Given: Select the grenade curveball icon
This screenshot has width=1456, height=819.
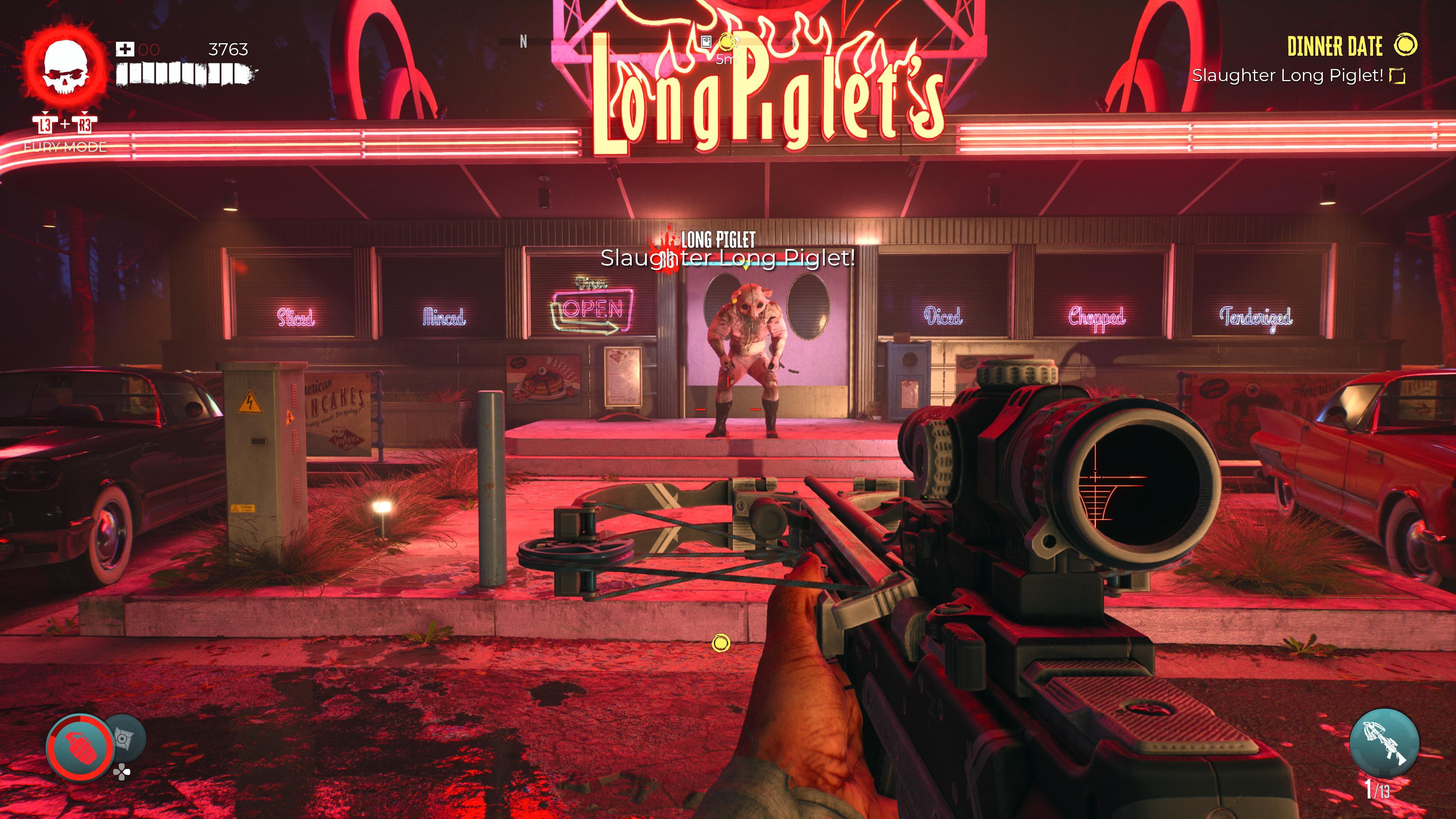Looking at the screenshot, I should tap(79, 747).
